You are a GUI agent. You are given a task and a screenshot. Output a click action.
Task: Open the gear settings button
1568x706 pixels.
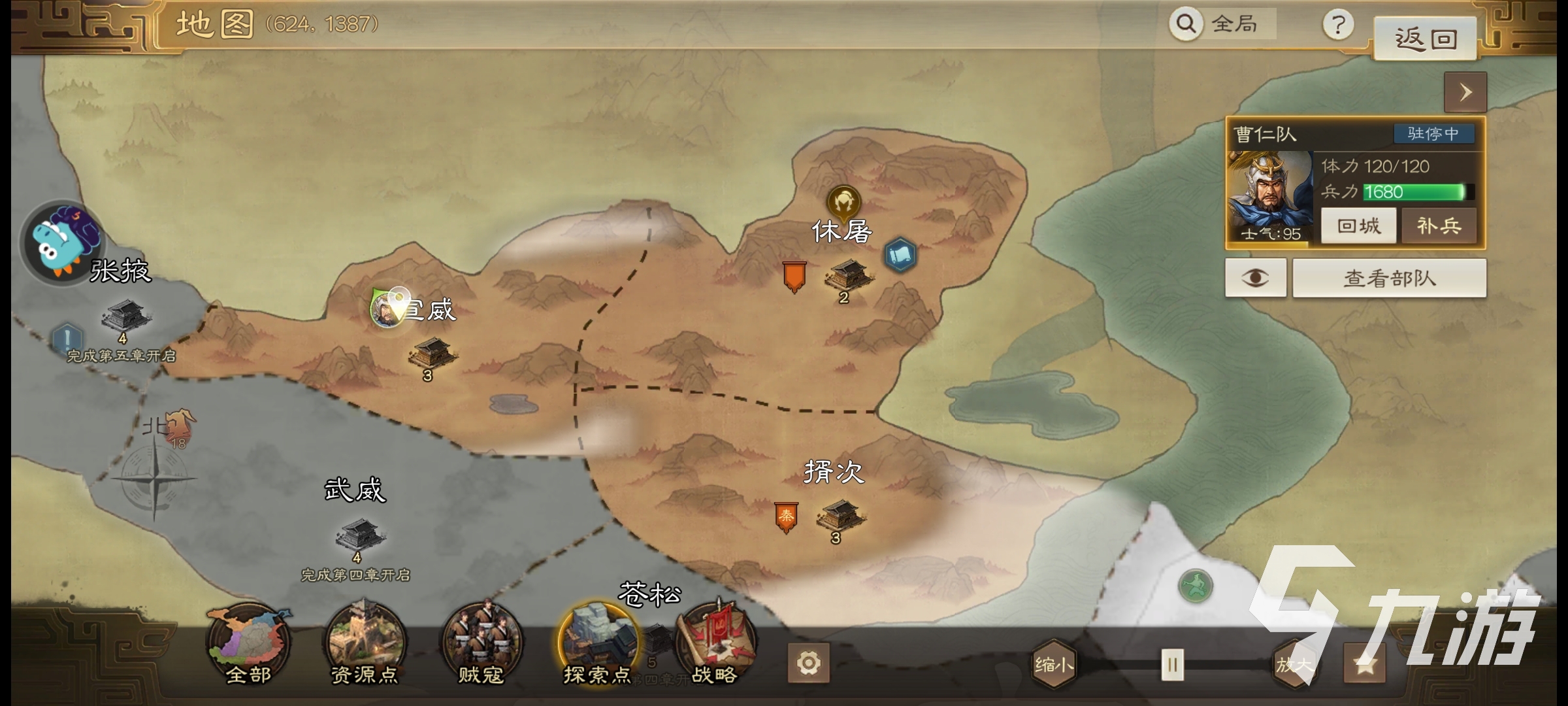coord(808,664)
